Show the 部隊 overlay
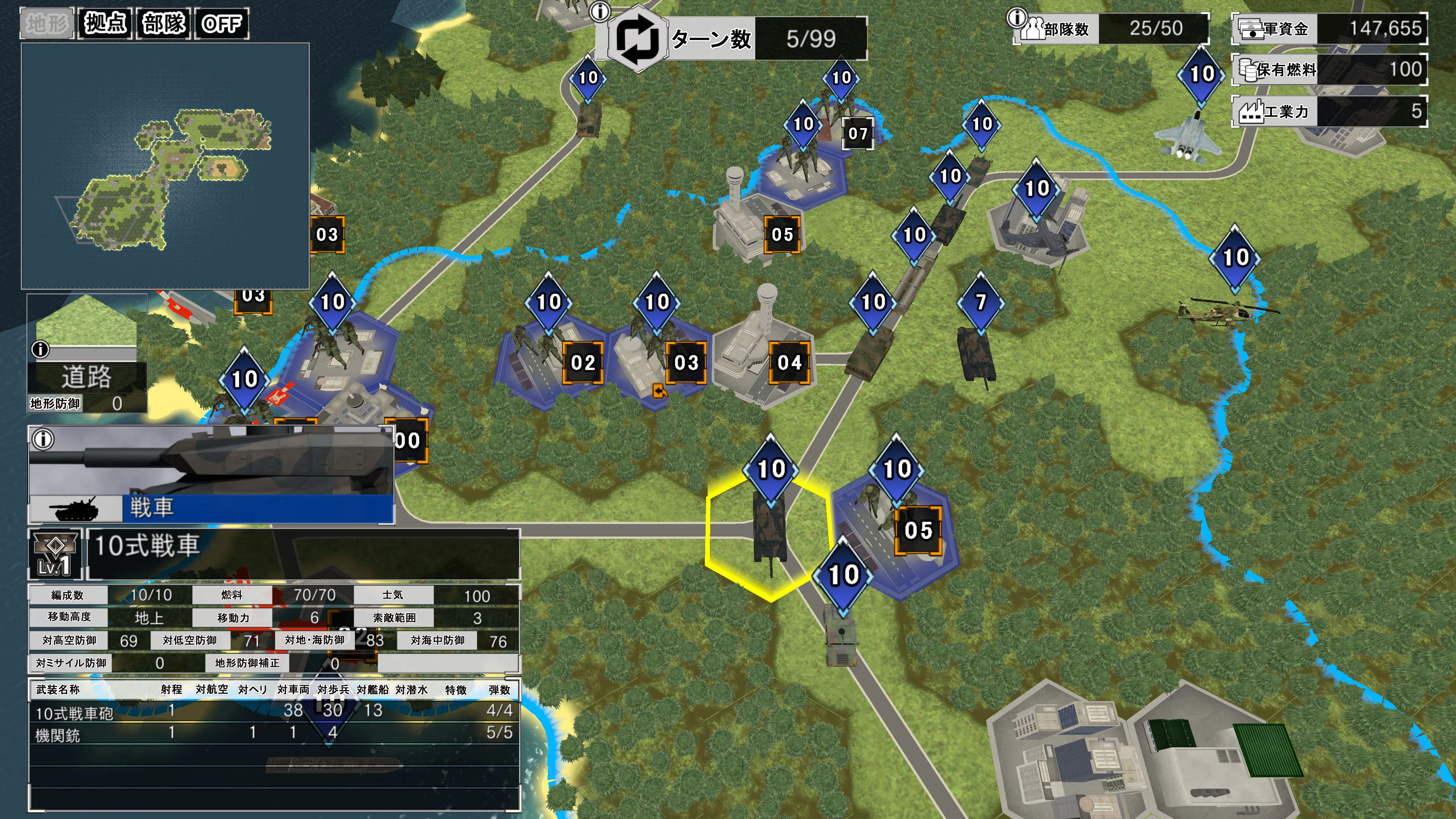Viewport: 1456px width, 819px height. (x=164, y=24)
